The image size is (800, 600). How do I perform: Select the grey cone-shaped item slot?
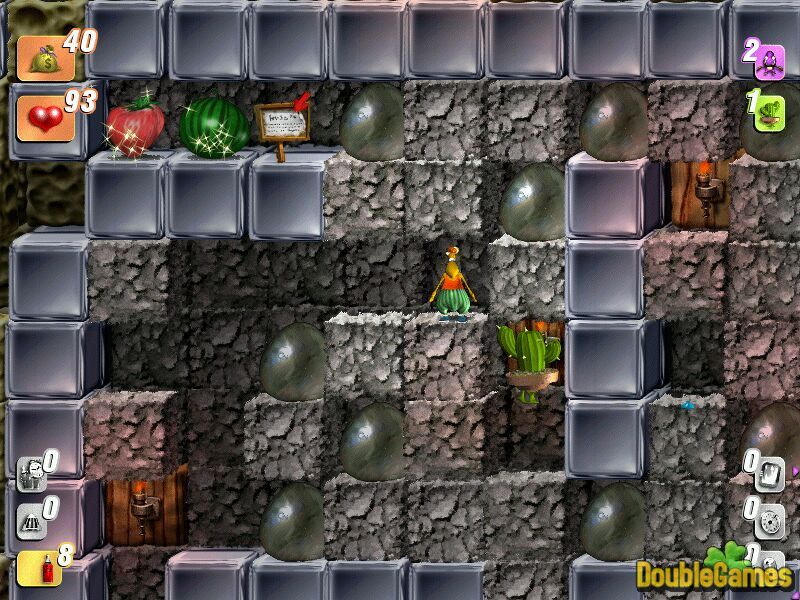coord(30,520)
